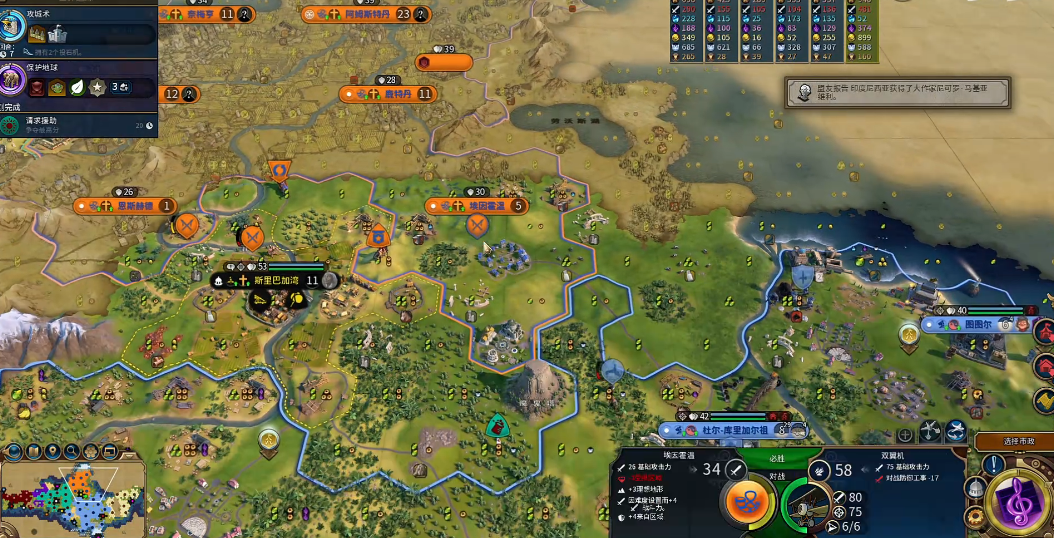
Task: Click the exclamation mark notification icon
Action: [994, 464]
